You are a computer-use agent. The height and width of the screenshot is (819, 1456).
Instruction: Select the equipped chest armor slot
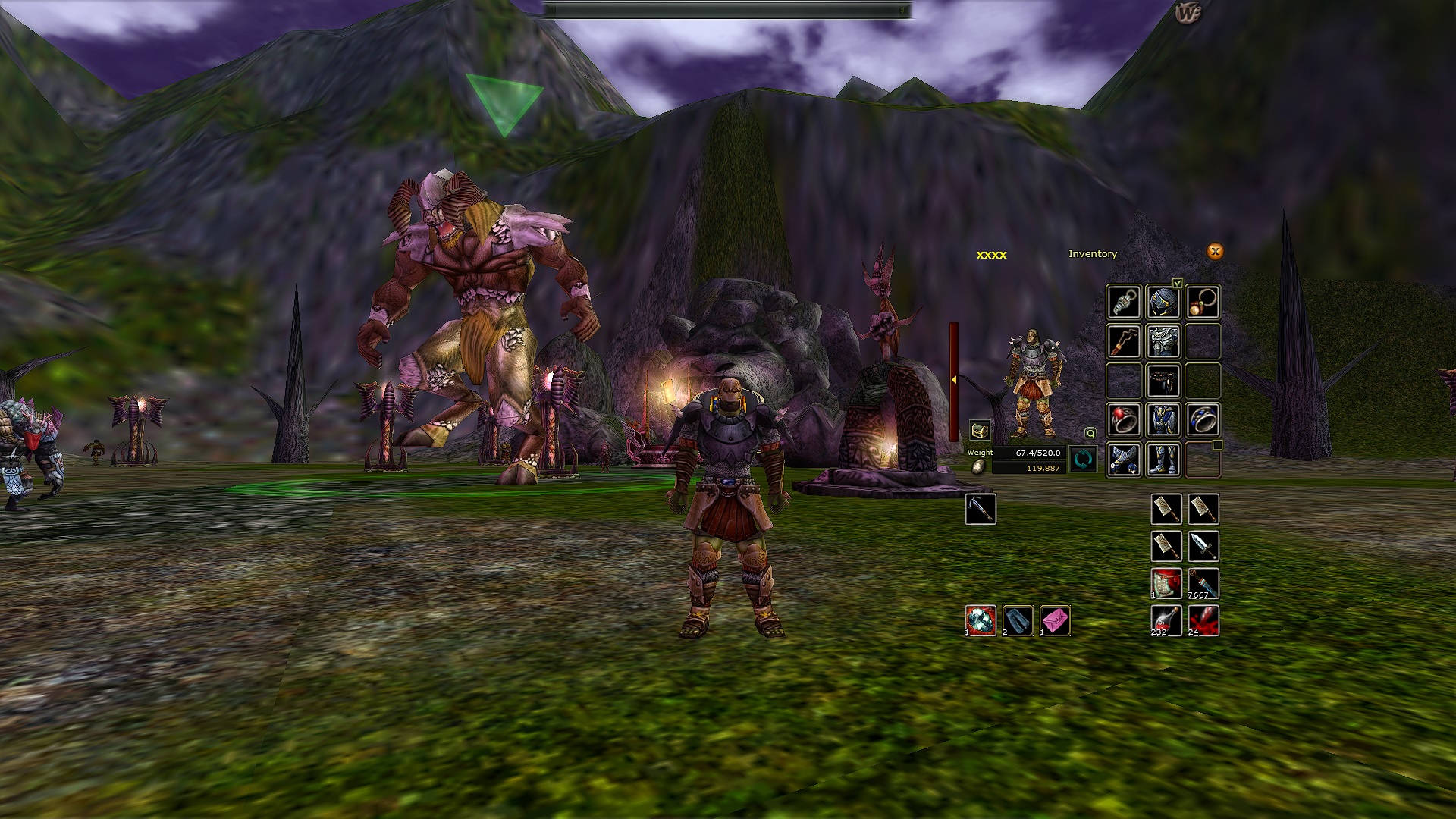1163,341
